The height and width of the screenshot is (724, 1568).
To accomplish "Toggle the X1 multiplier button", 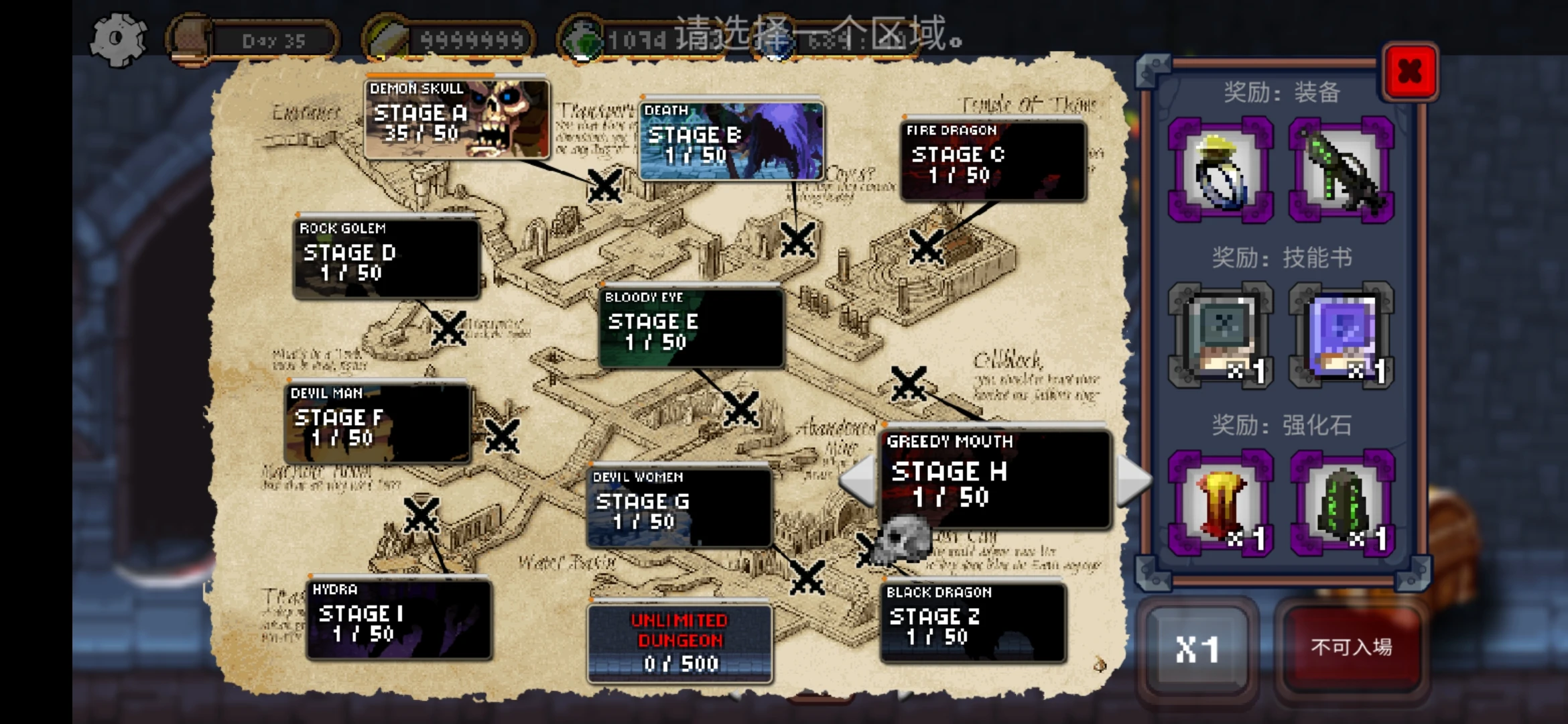I will (x=1197, y=648).
